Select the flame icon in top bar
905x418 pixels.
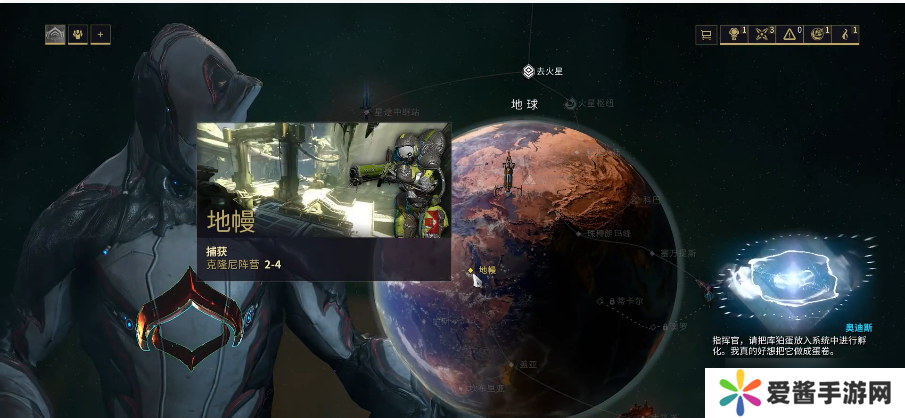847,35
